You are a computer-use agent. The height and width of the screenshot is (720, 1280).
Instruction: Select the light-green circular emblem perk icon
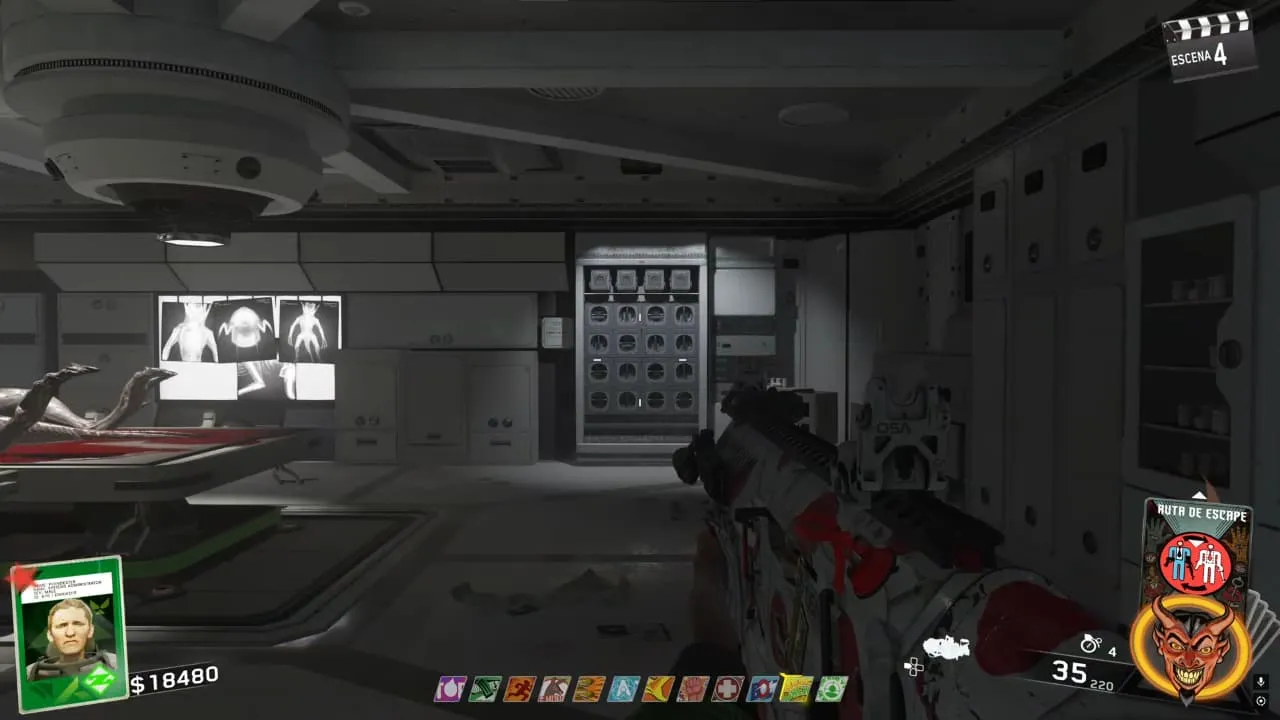tap(831, 689)
